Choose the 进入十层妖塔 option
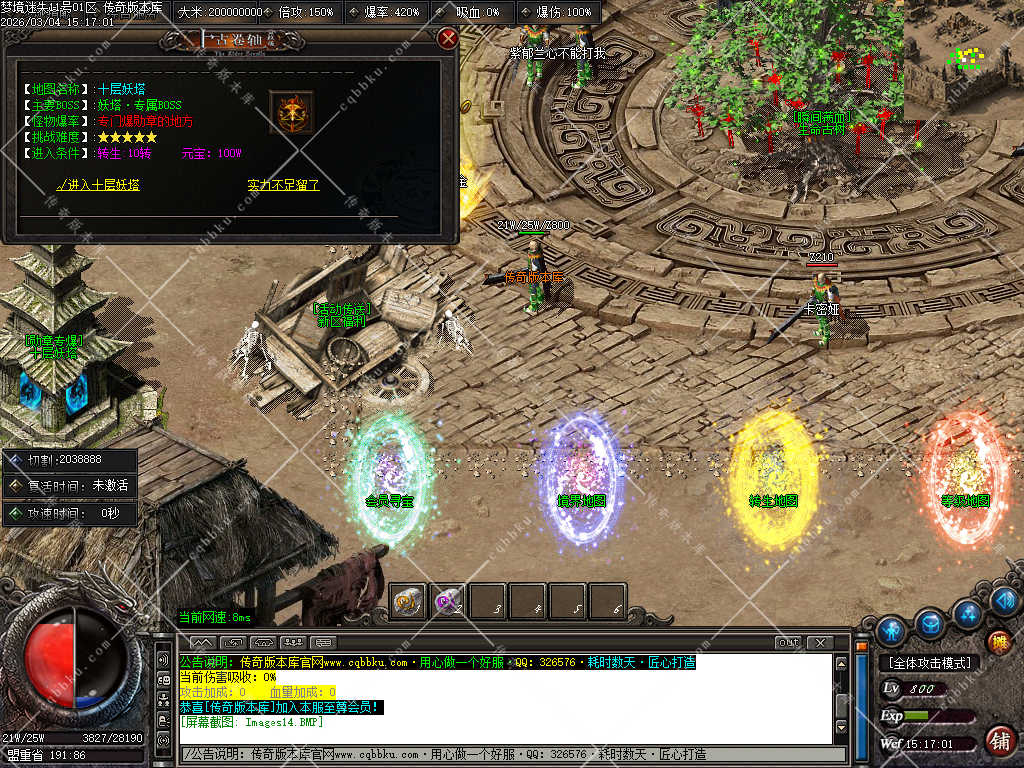The width and height of the screenshot is (1024, 768). (x=98, y=185)
